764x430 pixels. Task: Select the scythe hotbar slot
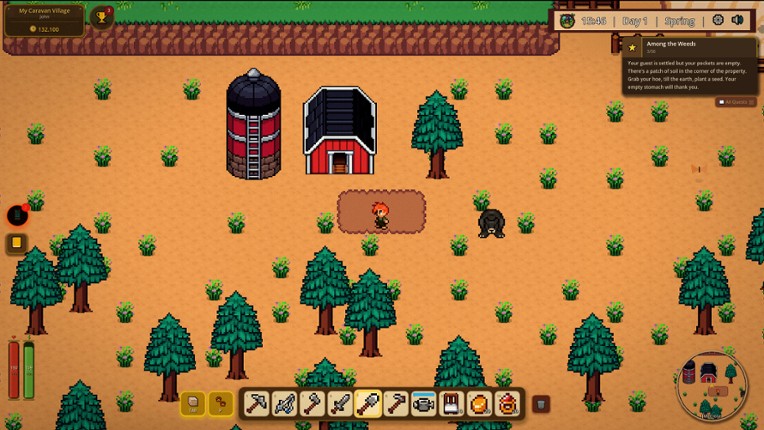click(284, 403)
